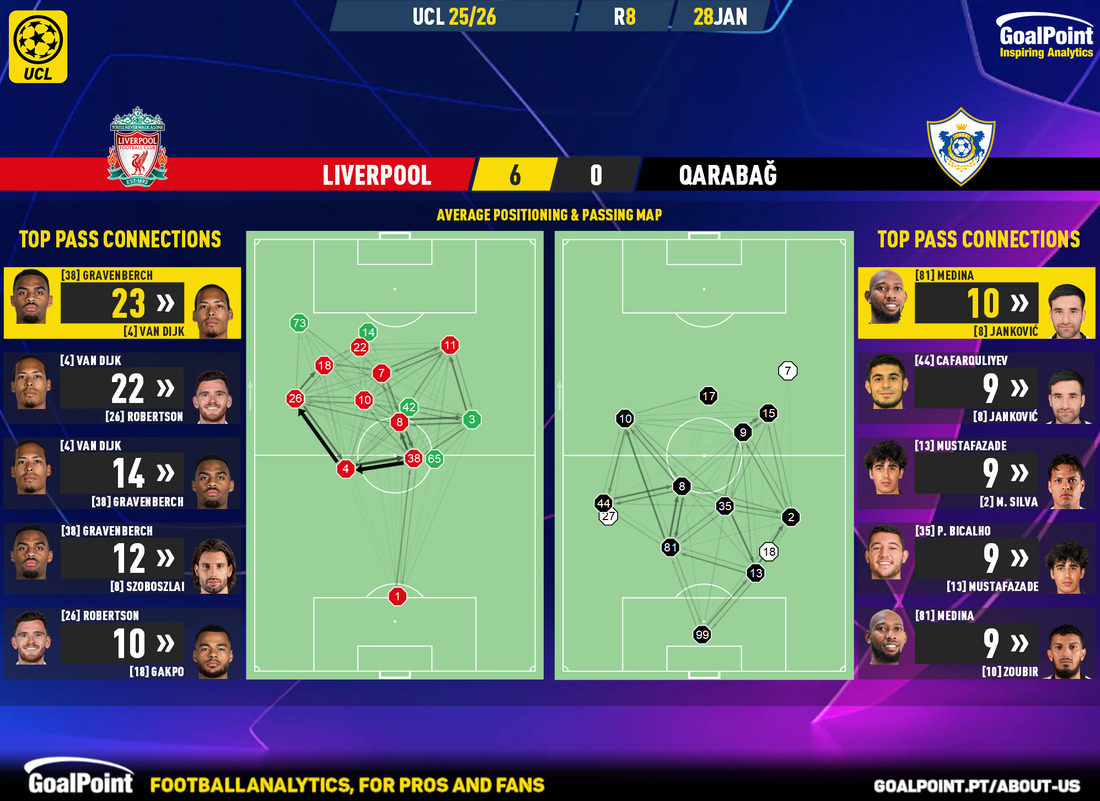Pick the Robertson to Gakpo connection row

tap(122, 644)
